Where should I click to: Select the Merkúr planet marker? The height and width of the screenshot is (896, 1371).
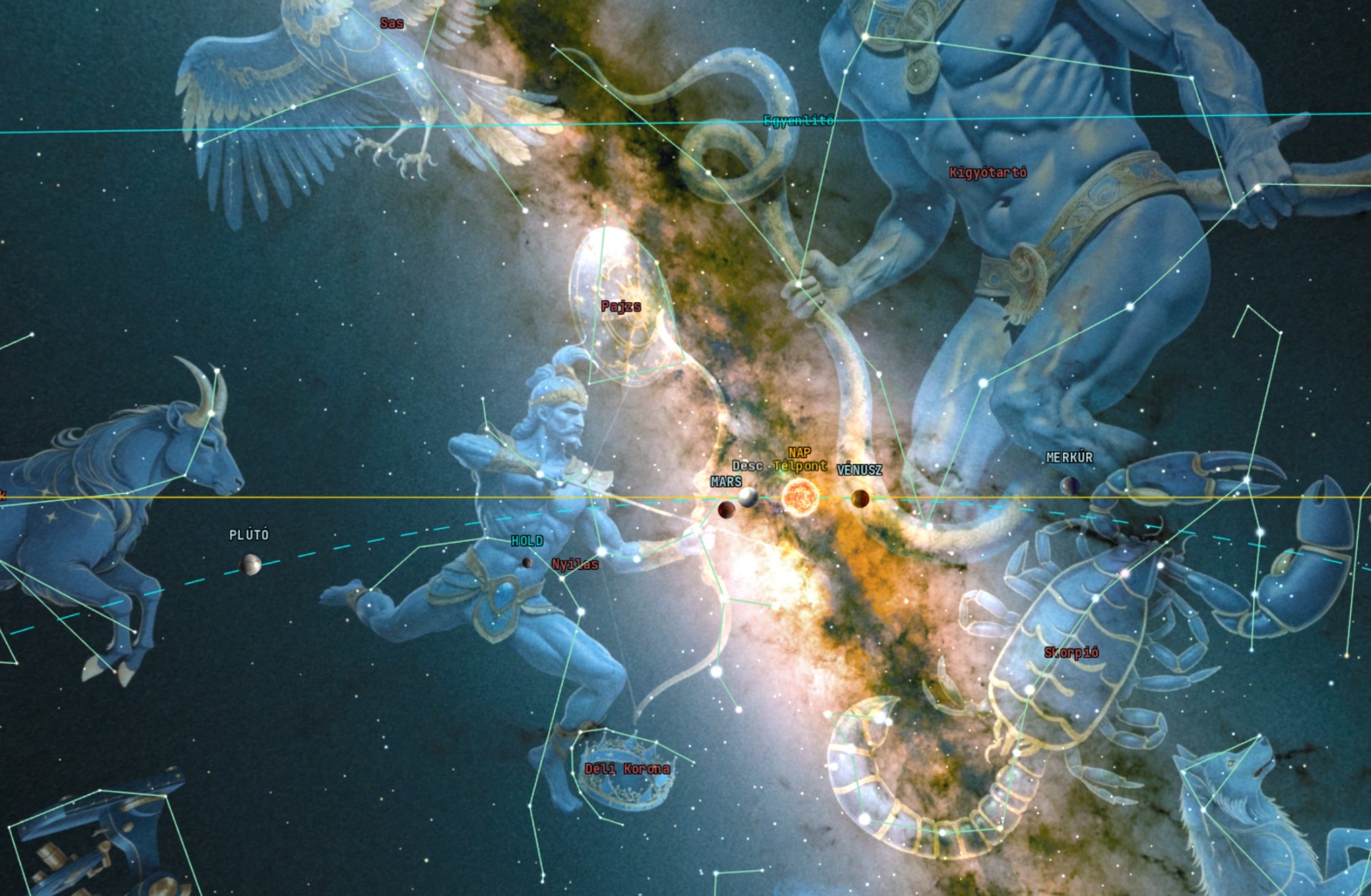(x=1069, y=486)
